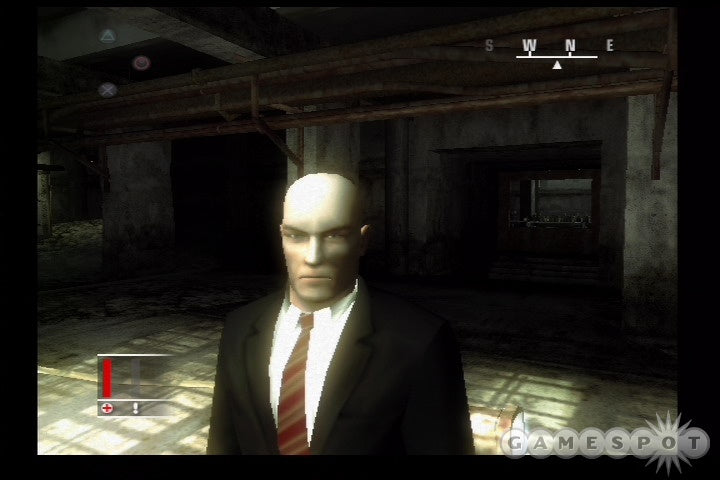Open the GameSpot watermark logo

(x=606, y=441)
